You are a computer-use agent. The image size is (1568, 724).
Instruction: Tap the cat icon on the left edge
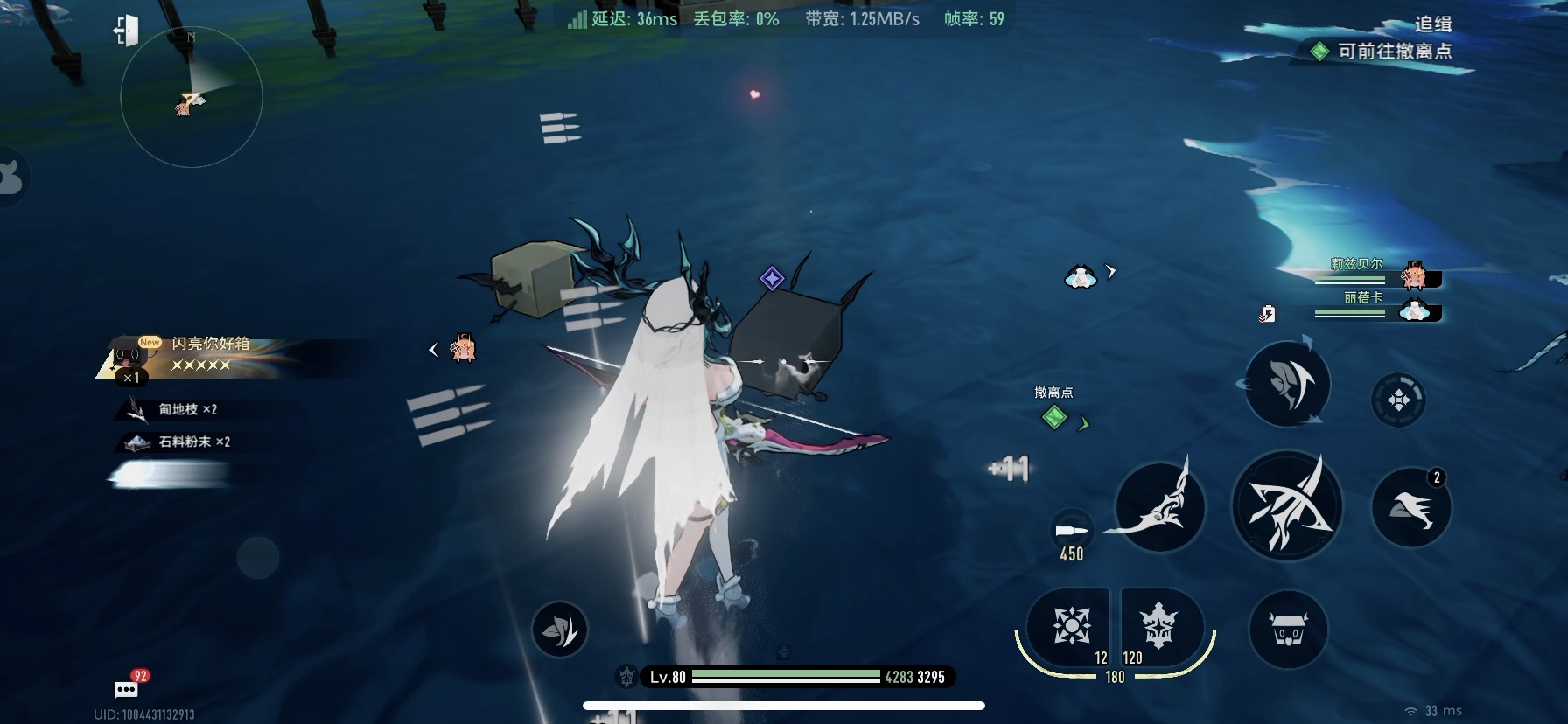(x=10, y=178)
